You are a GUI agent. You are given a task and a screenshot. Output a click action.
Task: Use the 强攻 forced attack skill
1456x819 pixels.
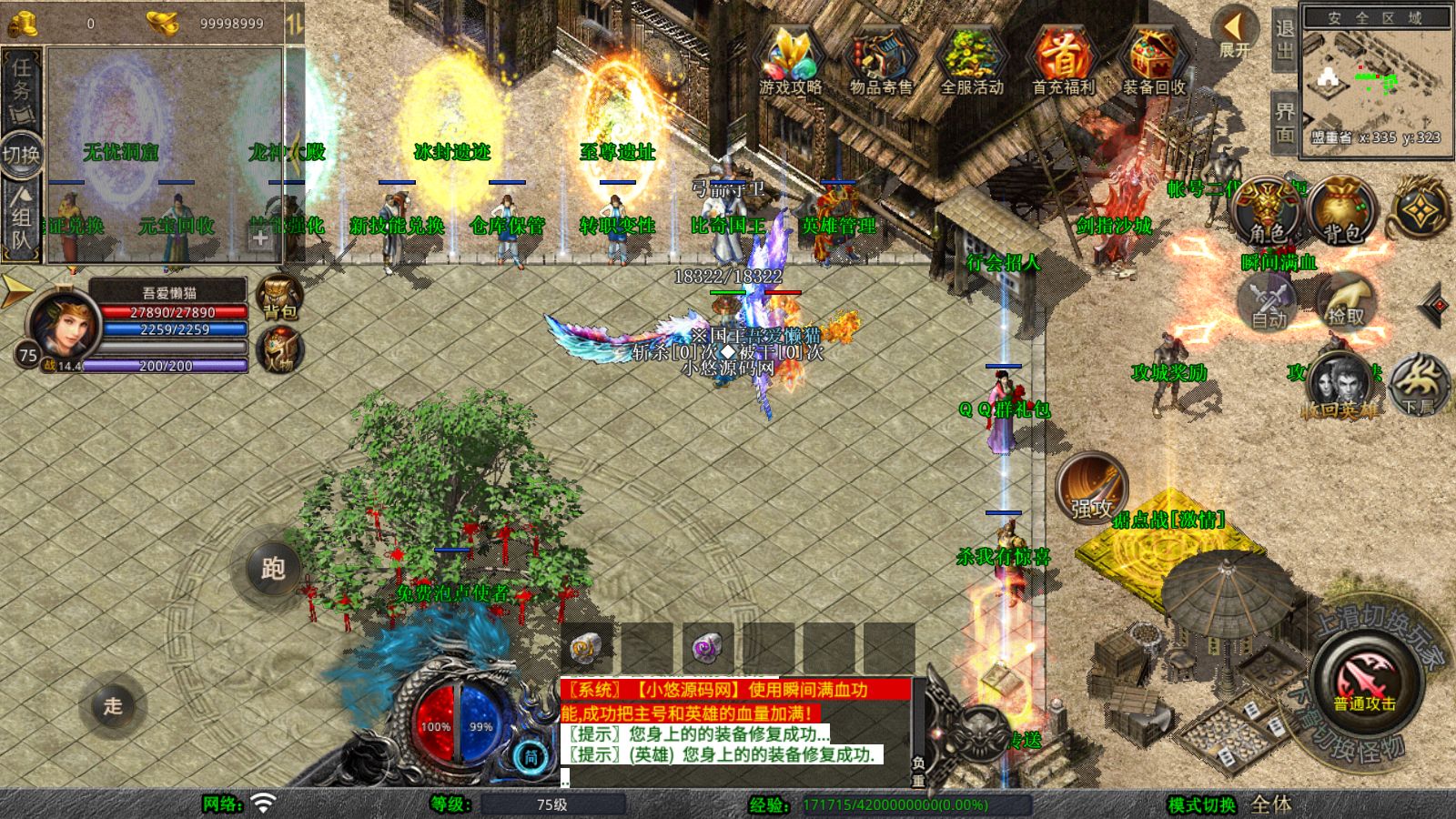pos(1091,487)
